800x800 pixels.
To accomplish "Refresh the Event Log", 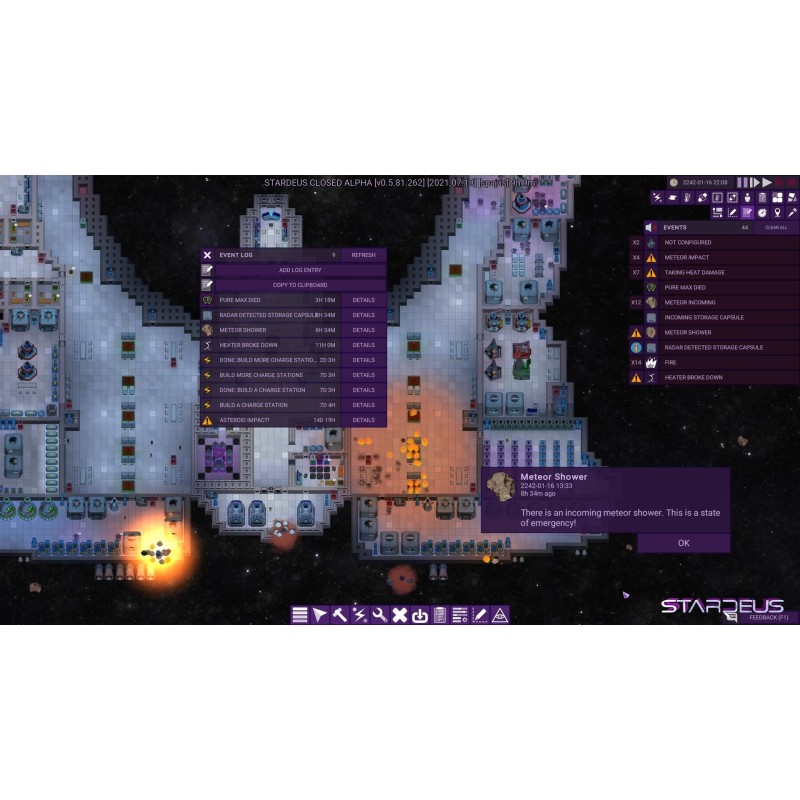I will (x=363, y=255).
